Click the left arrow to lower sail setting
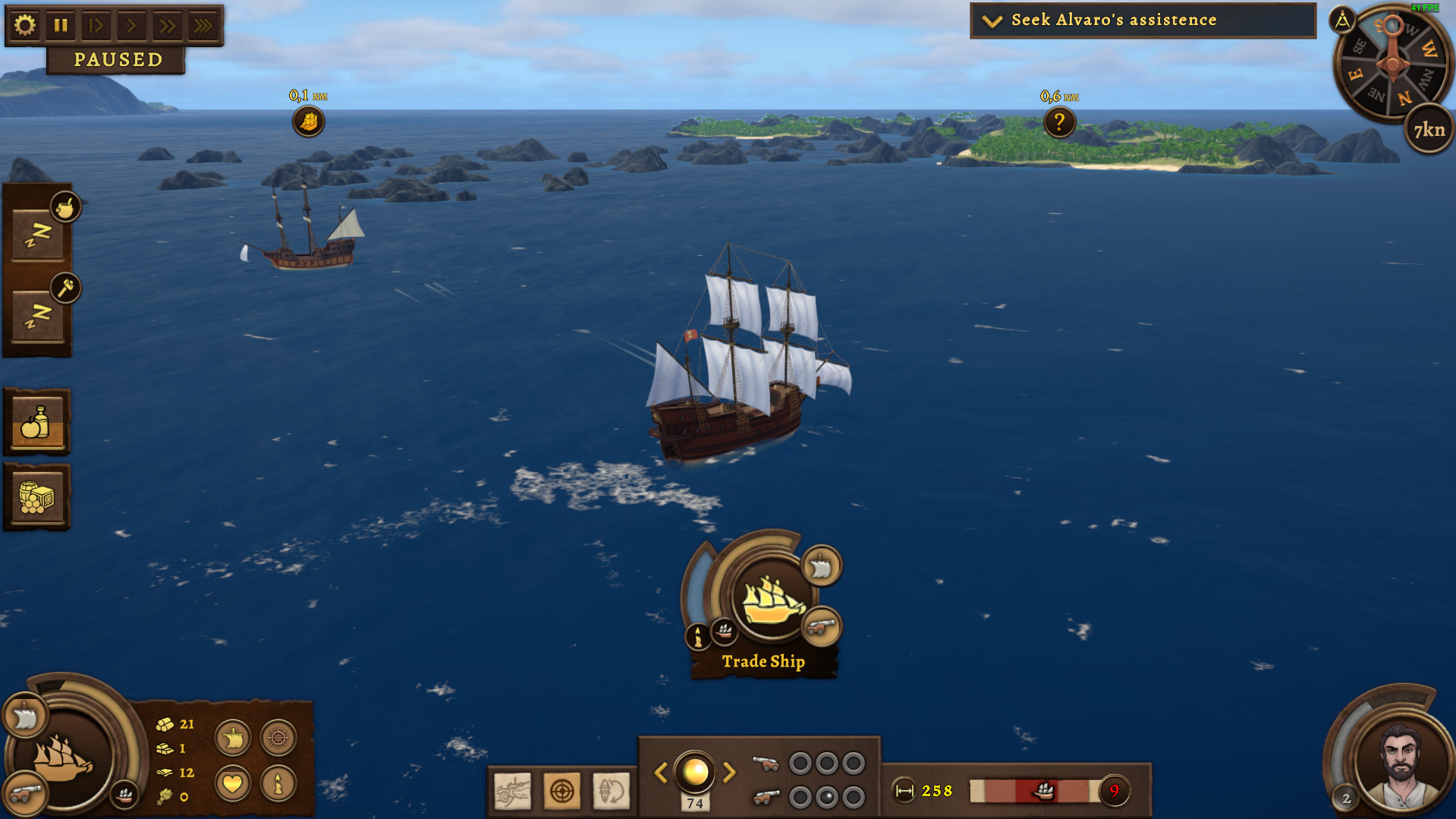 pos(660,773)
